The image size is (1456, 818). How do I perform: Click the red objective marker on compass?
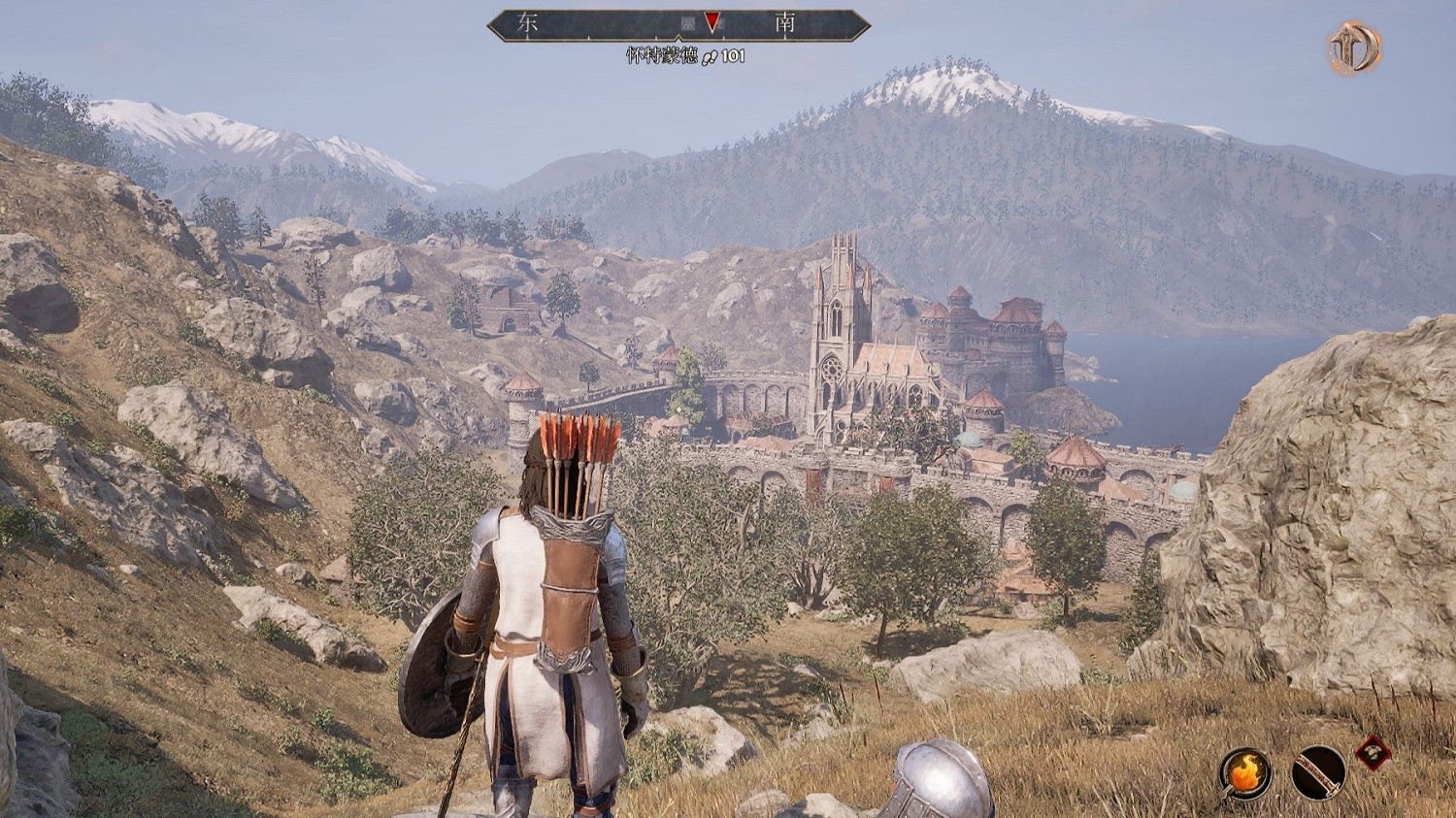pos(712,22)
